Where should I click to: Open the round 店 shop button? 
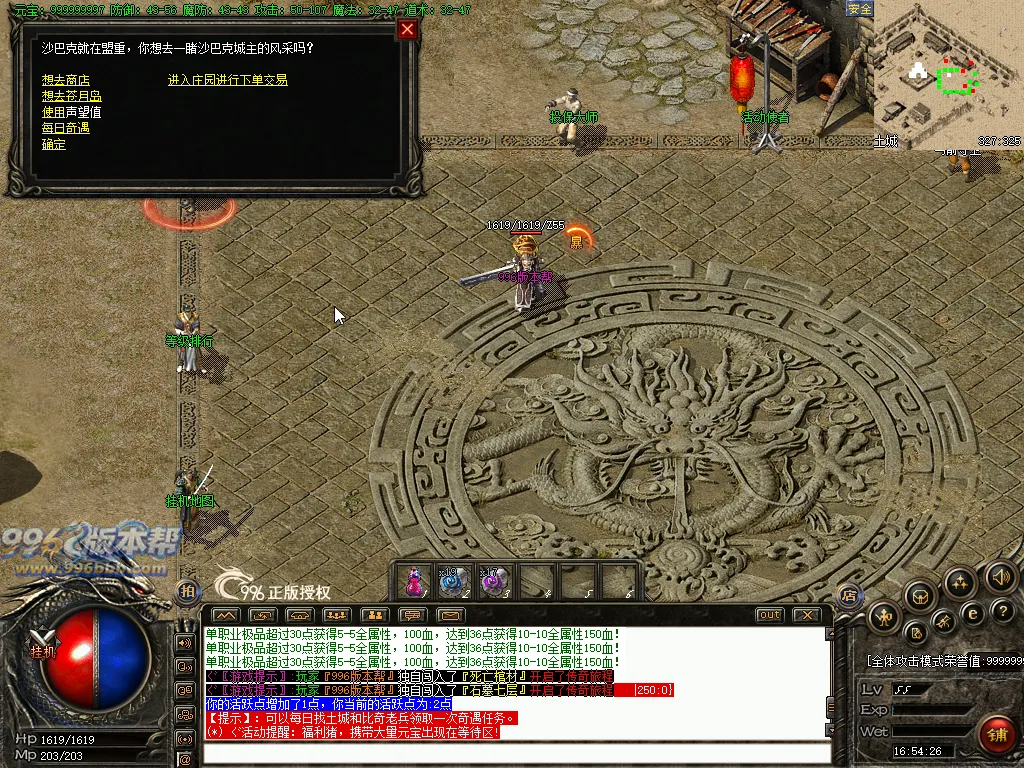tap(849, 595)
